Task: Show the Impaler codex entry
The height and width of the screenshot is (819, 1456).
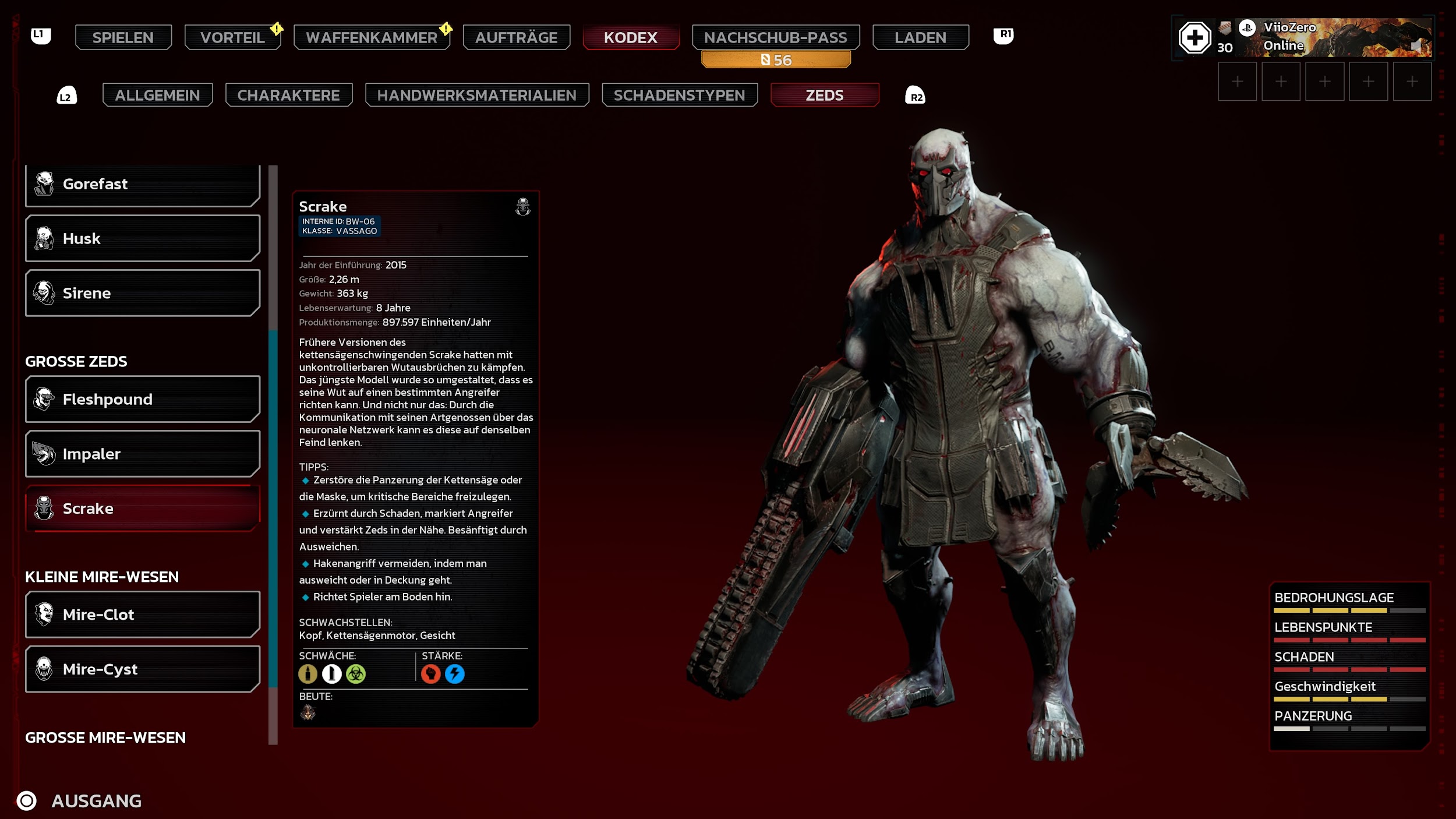Action: tap(142, 454)
